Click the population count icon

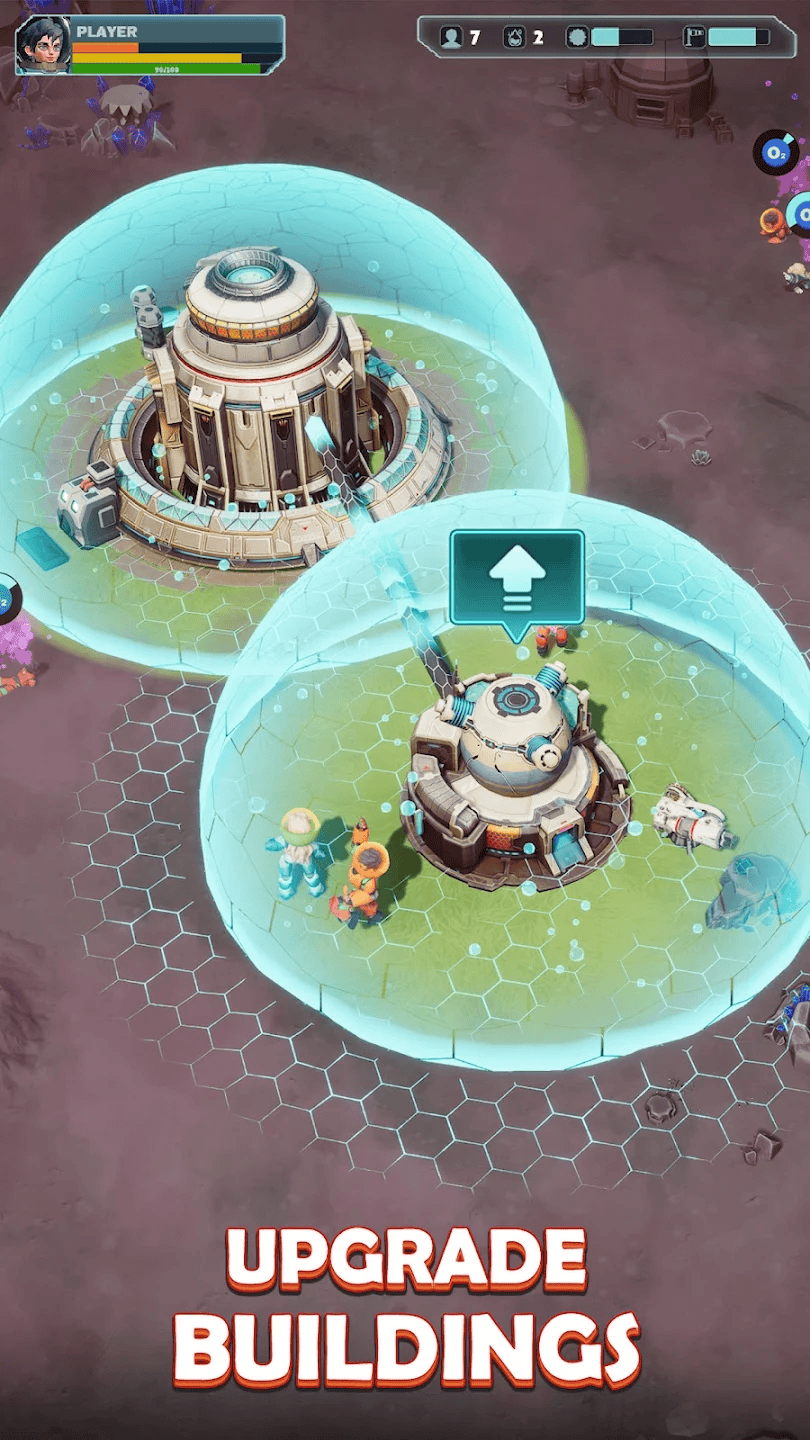[452, 37]
